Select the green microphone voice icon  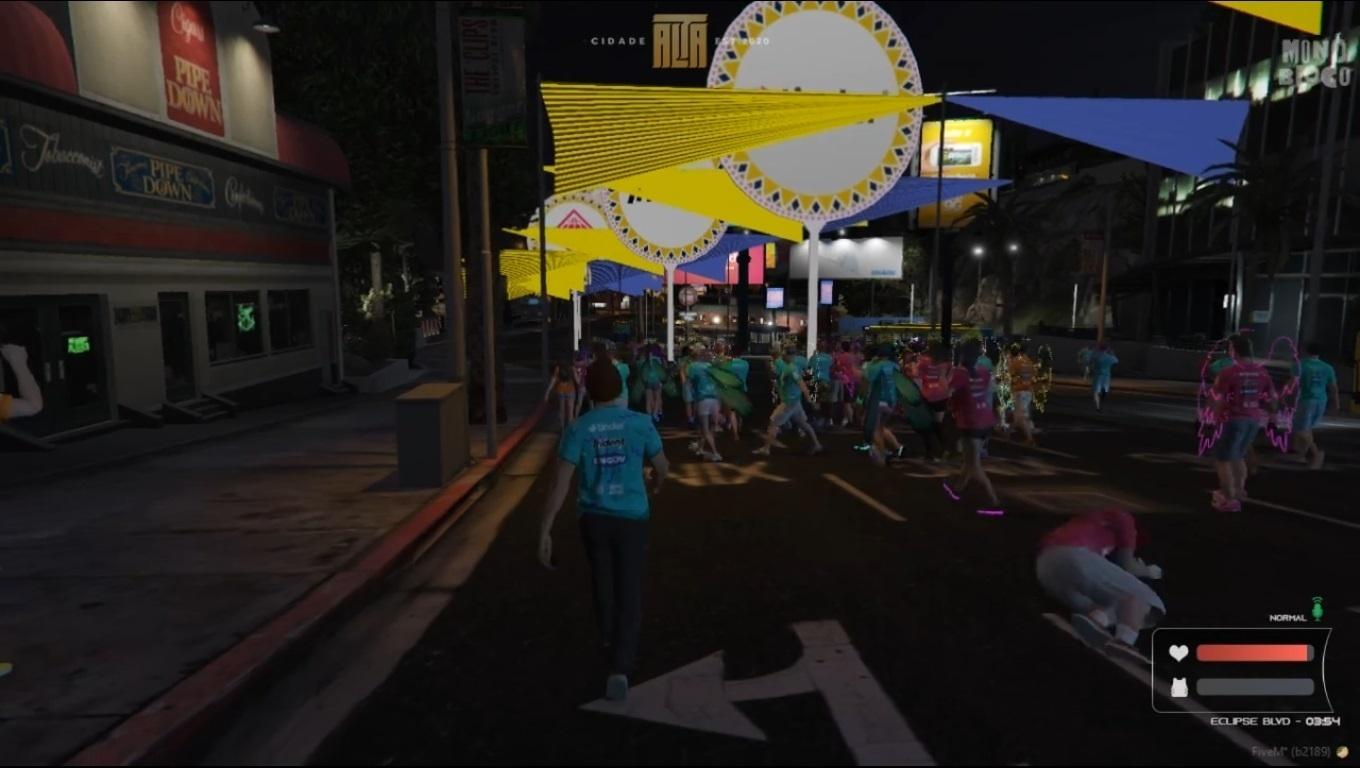pos(1319,610)
